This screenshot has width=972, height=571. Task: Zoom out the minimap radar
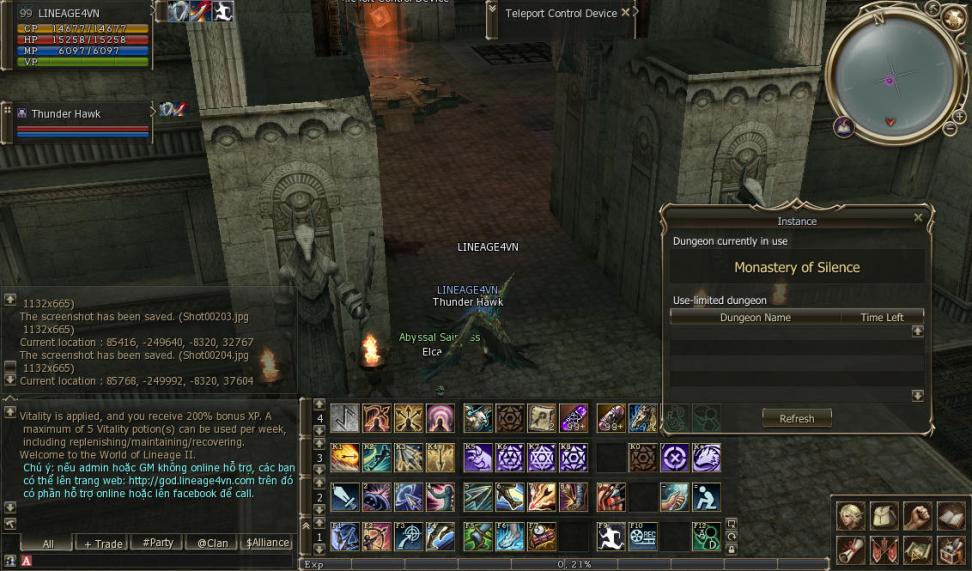click(950, 127)
